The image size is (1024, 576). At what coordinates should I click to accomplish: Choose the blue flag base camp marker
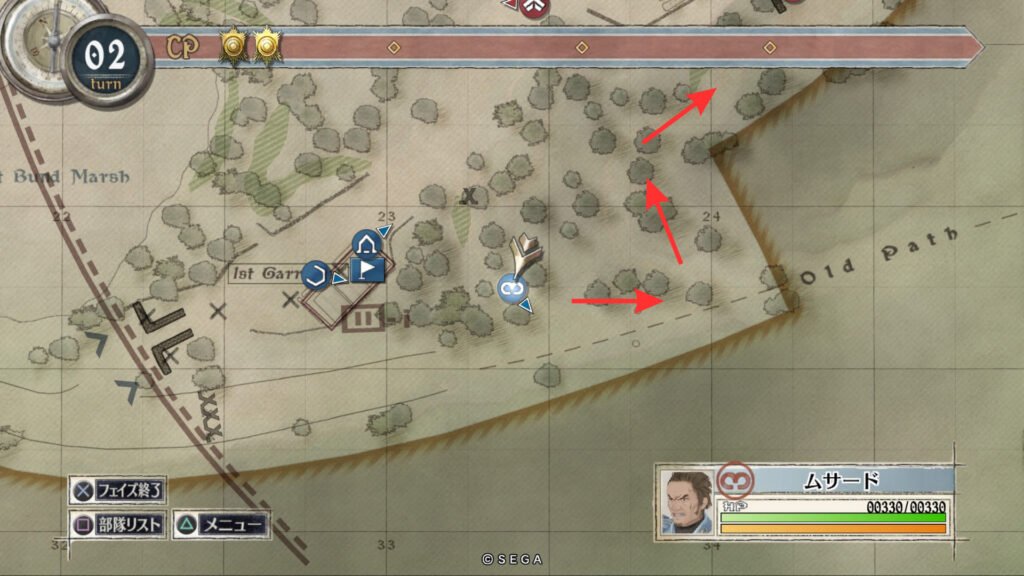tap(367, 271)
